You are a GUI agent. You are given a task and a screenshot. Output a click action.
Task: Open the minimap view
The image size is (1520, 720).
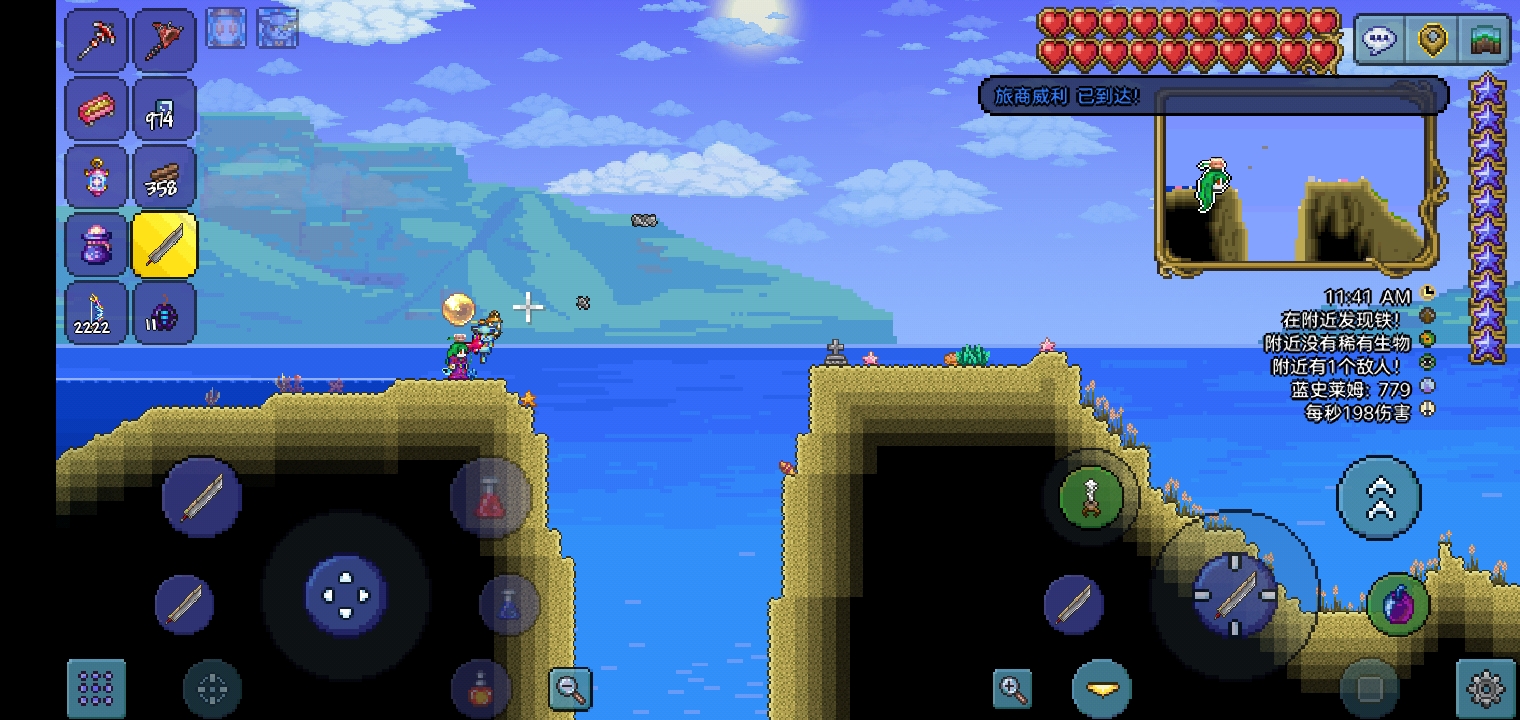1486,41
